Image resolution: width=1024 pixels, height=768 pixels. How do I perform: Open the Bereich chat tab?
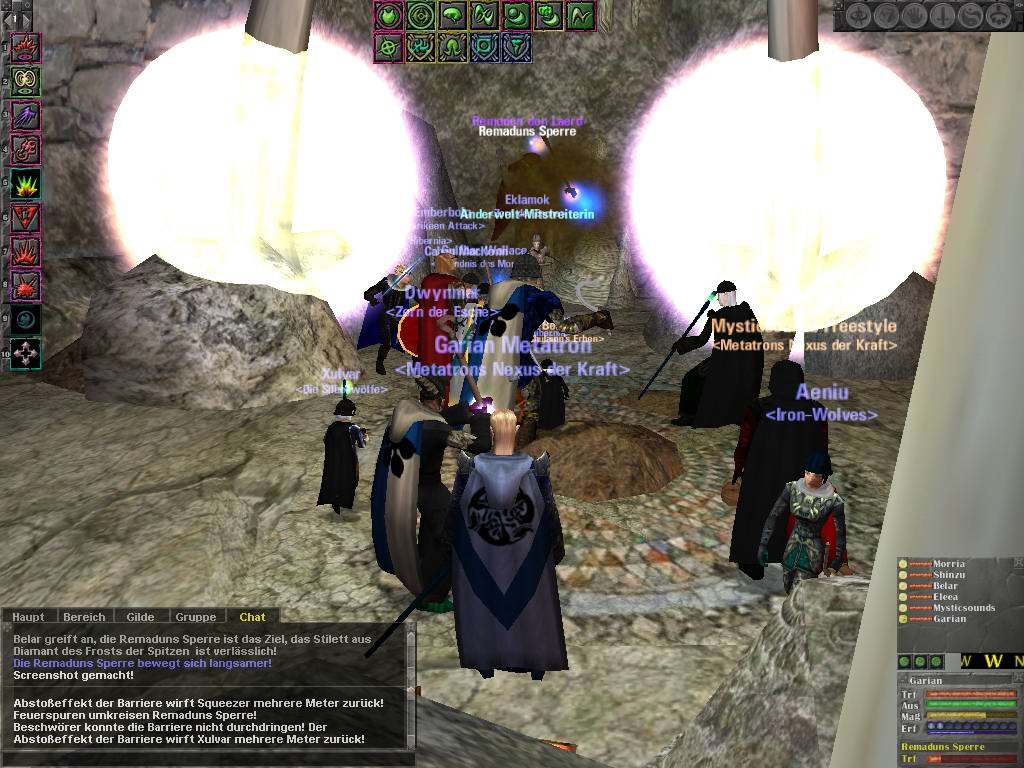pos(84,617)
